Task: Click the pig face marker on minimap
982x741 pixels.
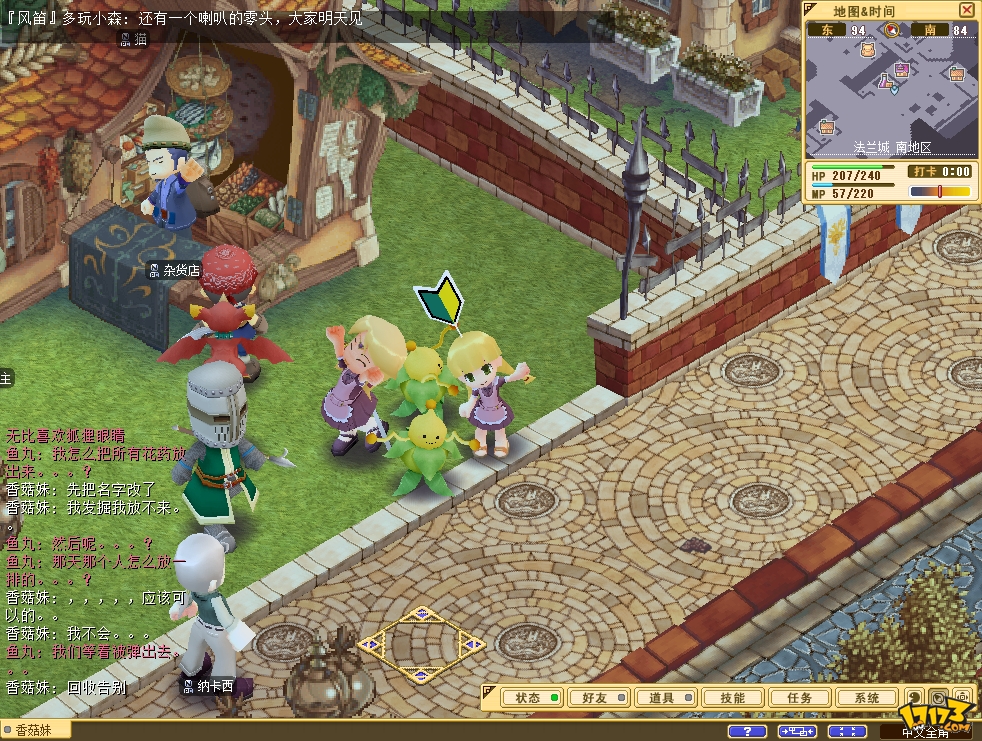Action: (867, 49)
